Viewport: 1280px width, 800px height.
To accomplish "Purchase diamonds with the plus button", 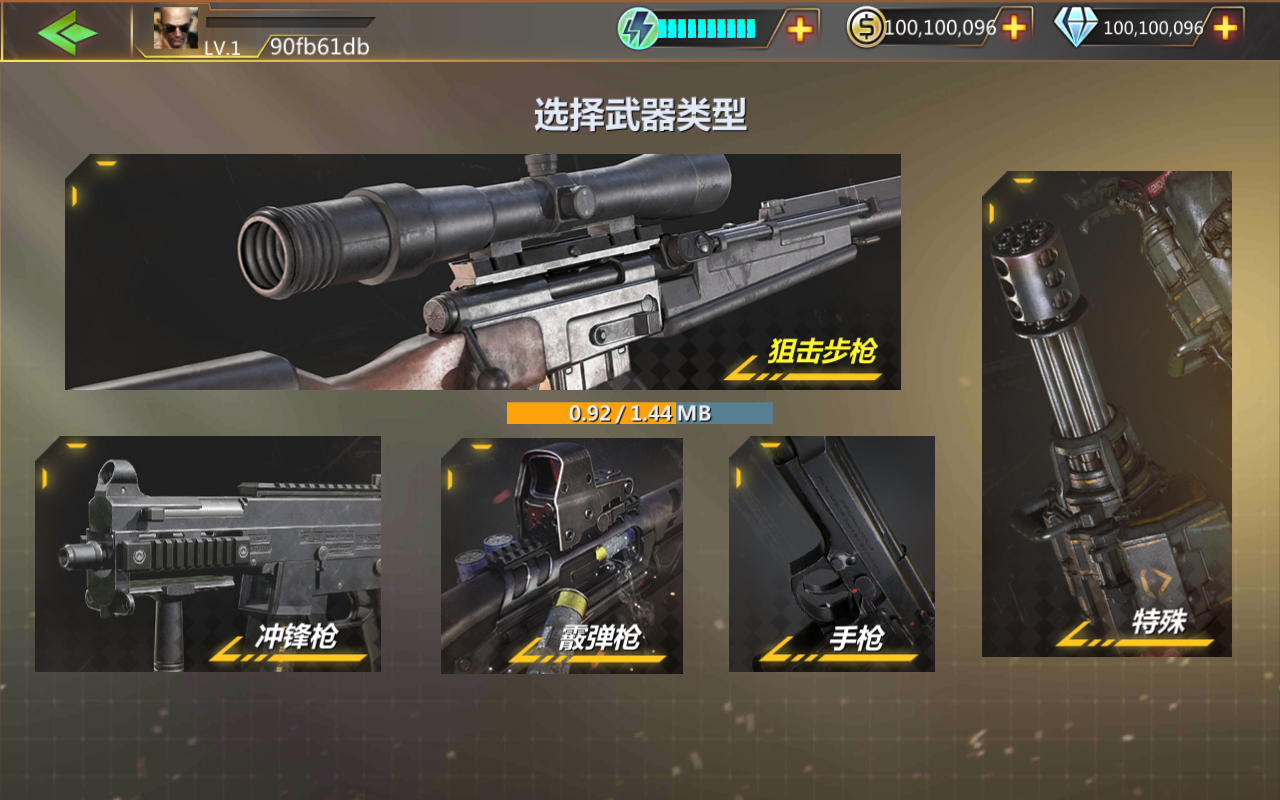I will (x=1225, y=28).
